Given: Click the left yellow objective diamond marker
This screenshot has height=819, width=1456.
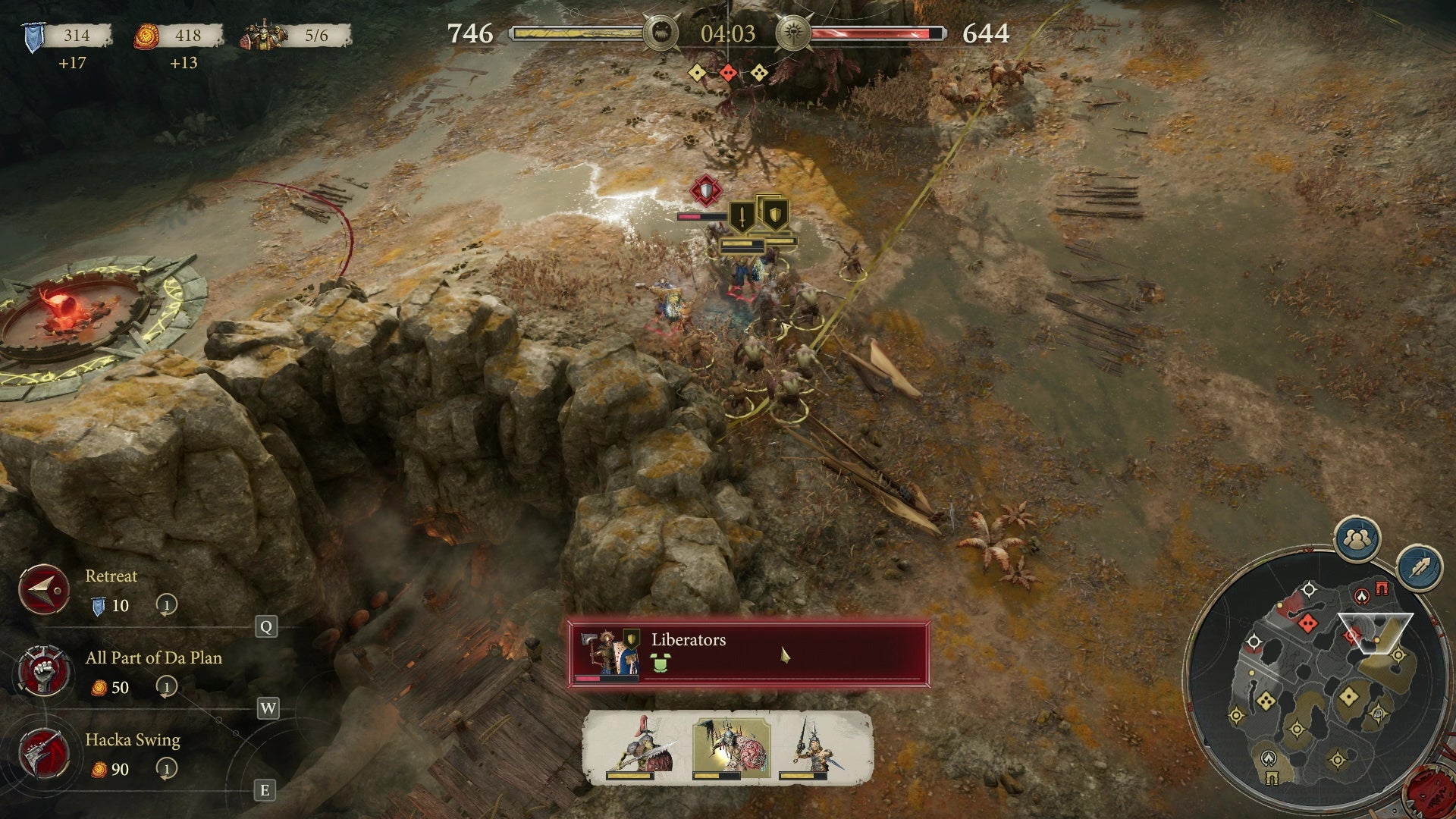Looking at the screenshot, I should point(696,74).
